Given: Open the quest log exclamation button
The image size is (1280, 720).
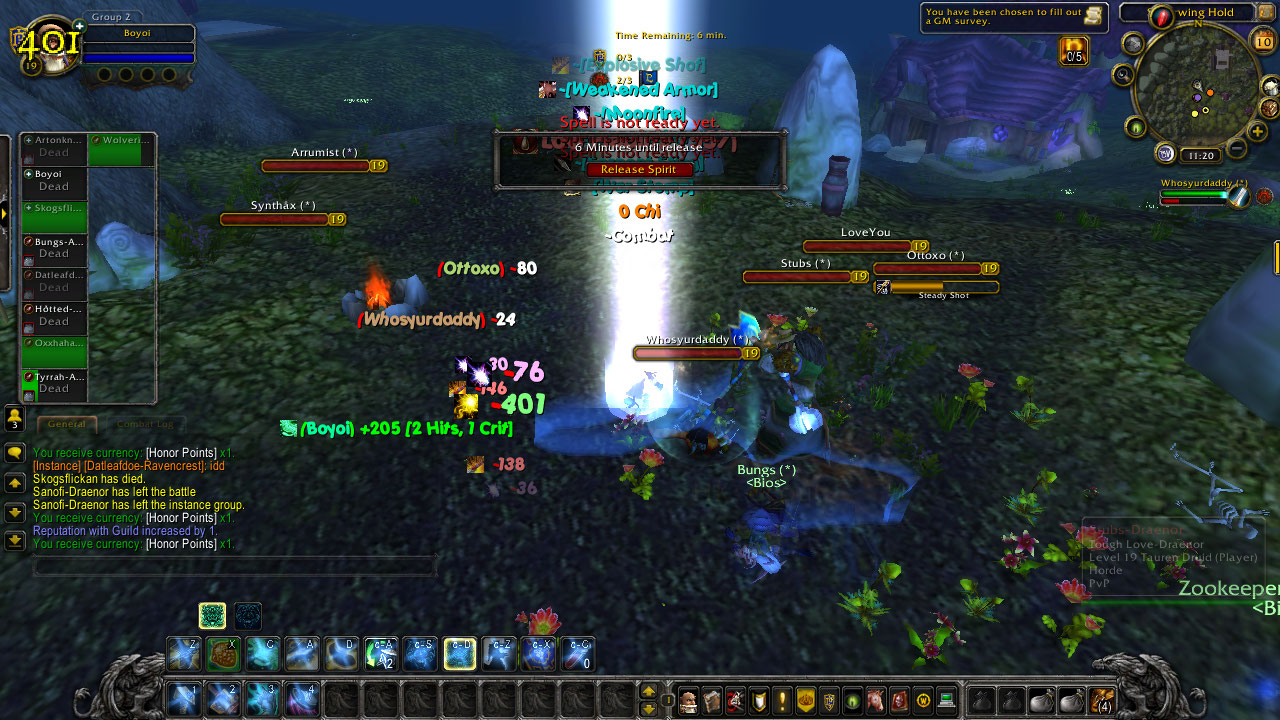Looking at the screenshot, I should [782, 701].
